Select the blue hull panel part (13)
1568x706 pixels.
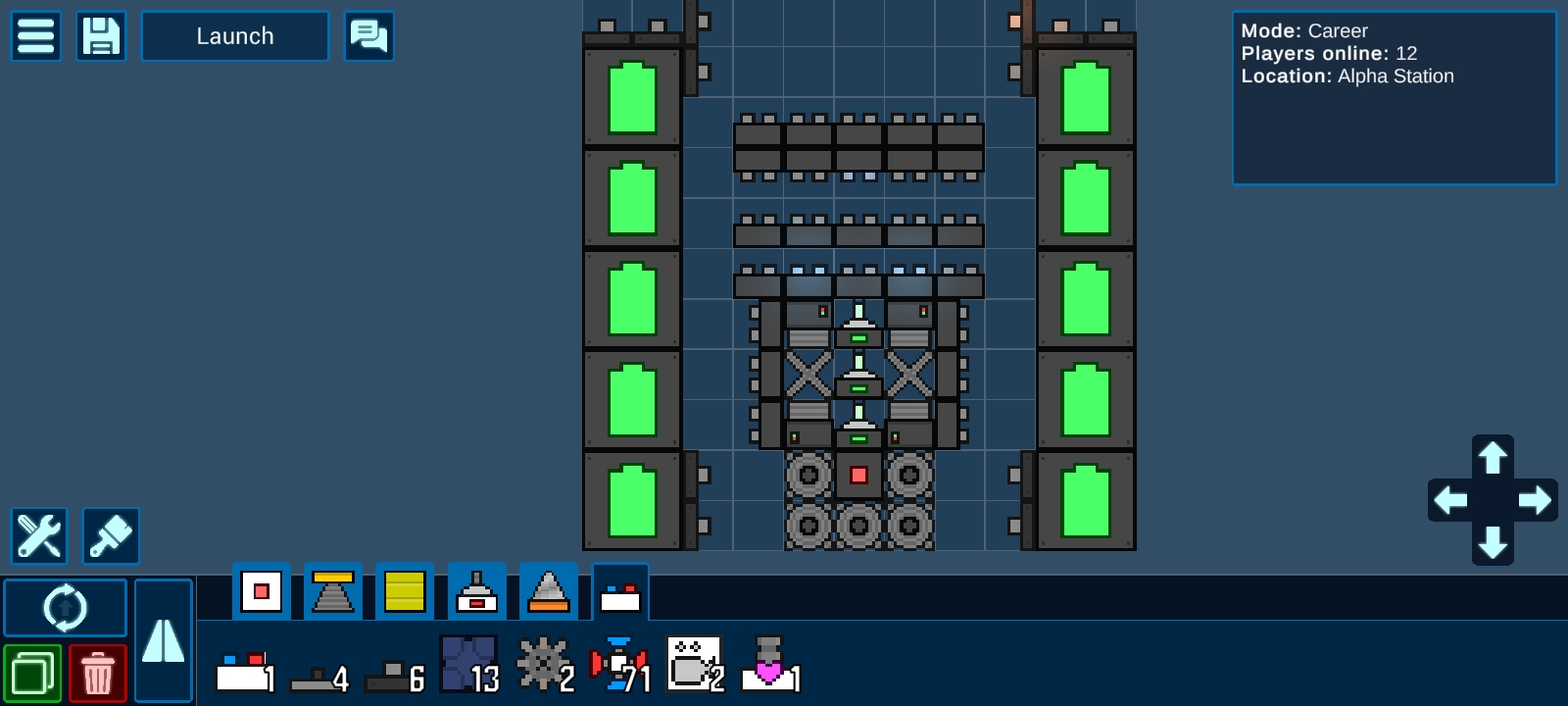tap(469, 665)
